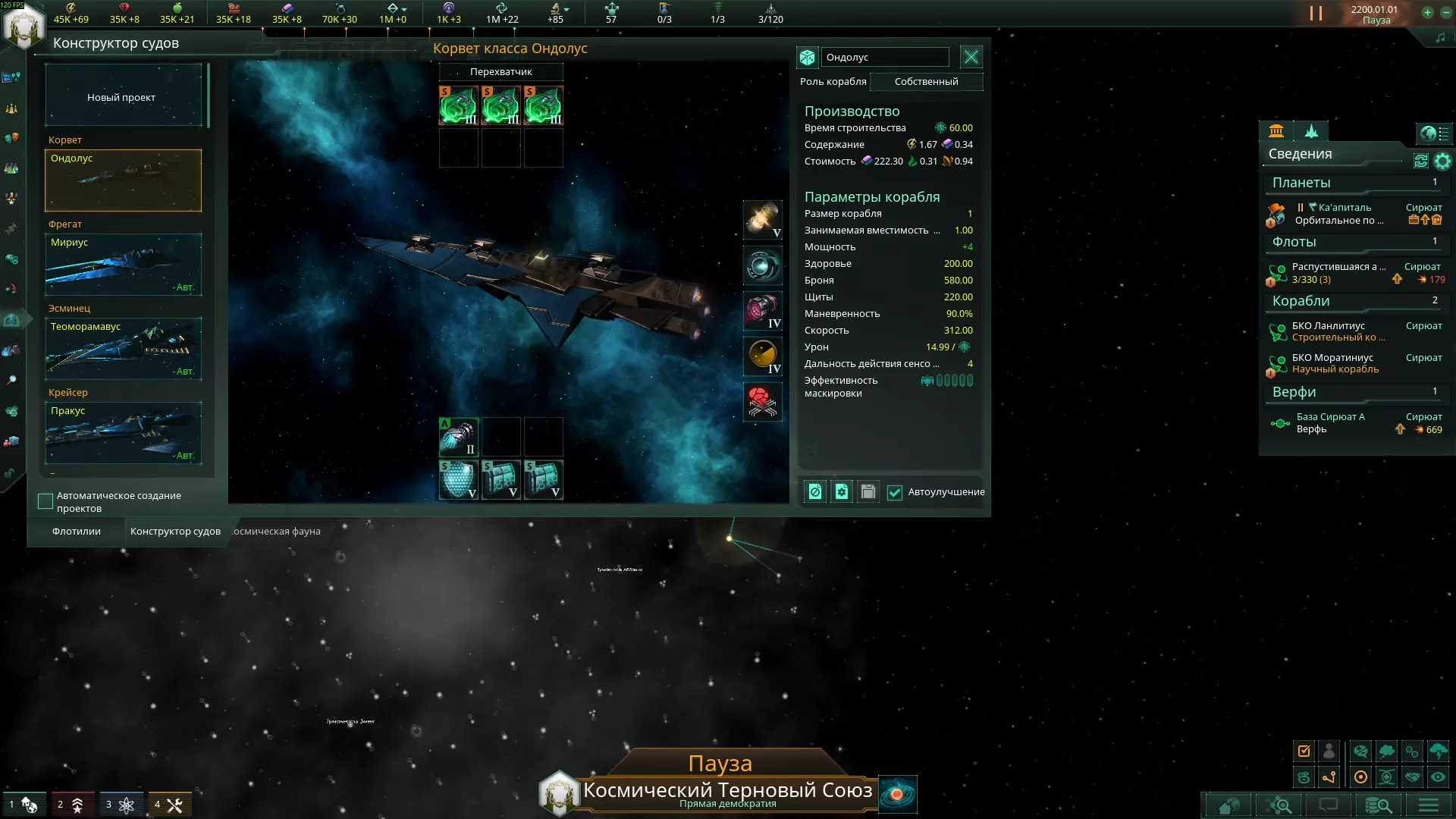Toggle the Автоулучшение checkbox

coord(895,493)
